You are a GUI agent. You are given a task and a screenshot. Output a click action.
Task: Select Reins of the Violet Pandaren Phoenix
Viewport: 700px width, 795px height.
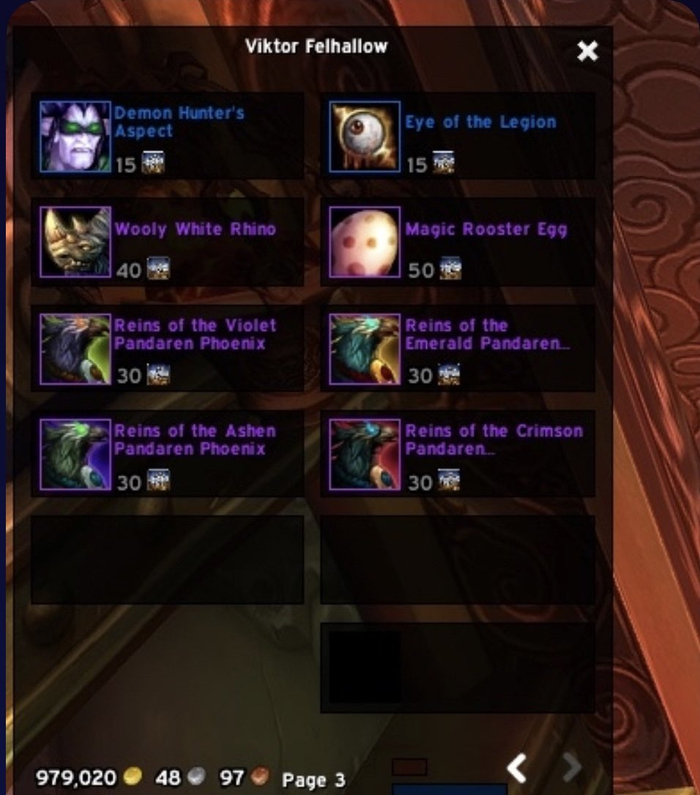76,349
